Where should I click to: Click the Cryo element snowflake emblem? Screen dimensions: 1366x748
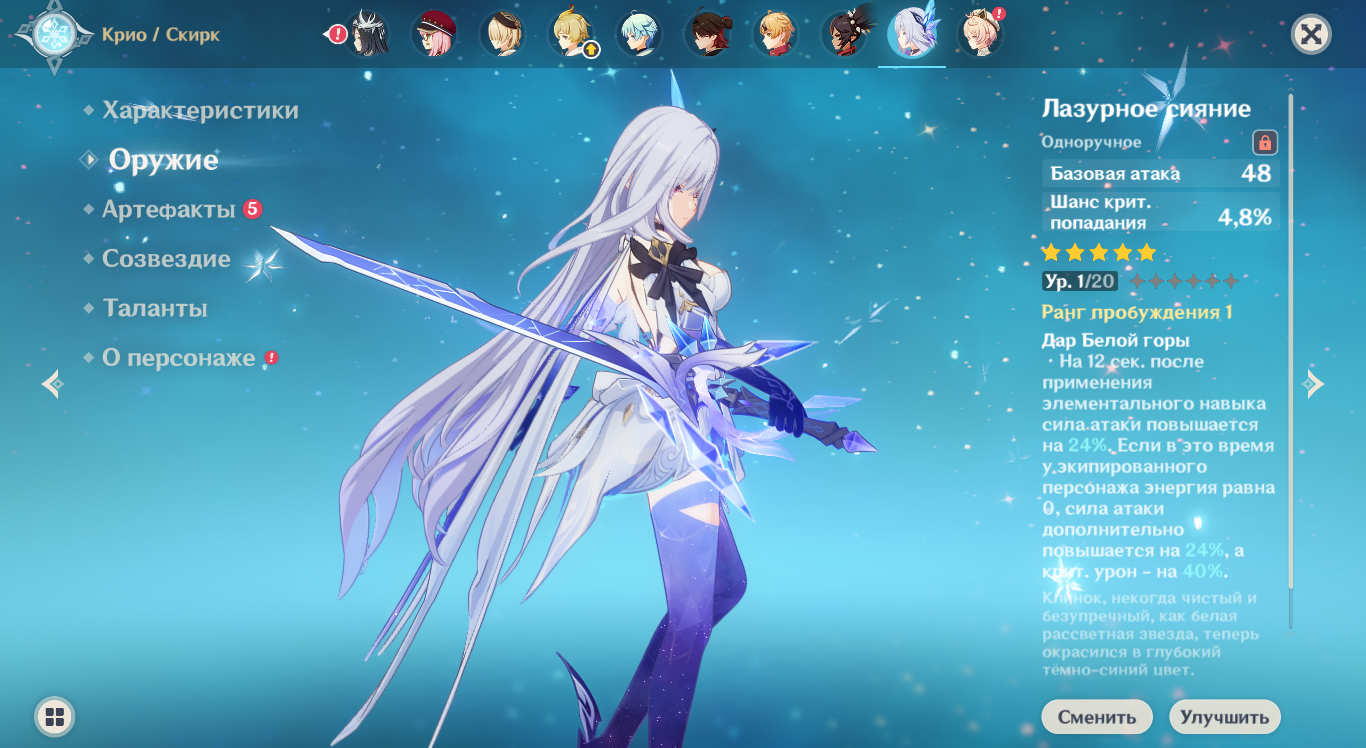pos(48,35)
